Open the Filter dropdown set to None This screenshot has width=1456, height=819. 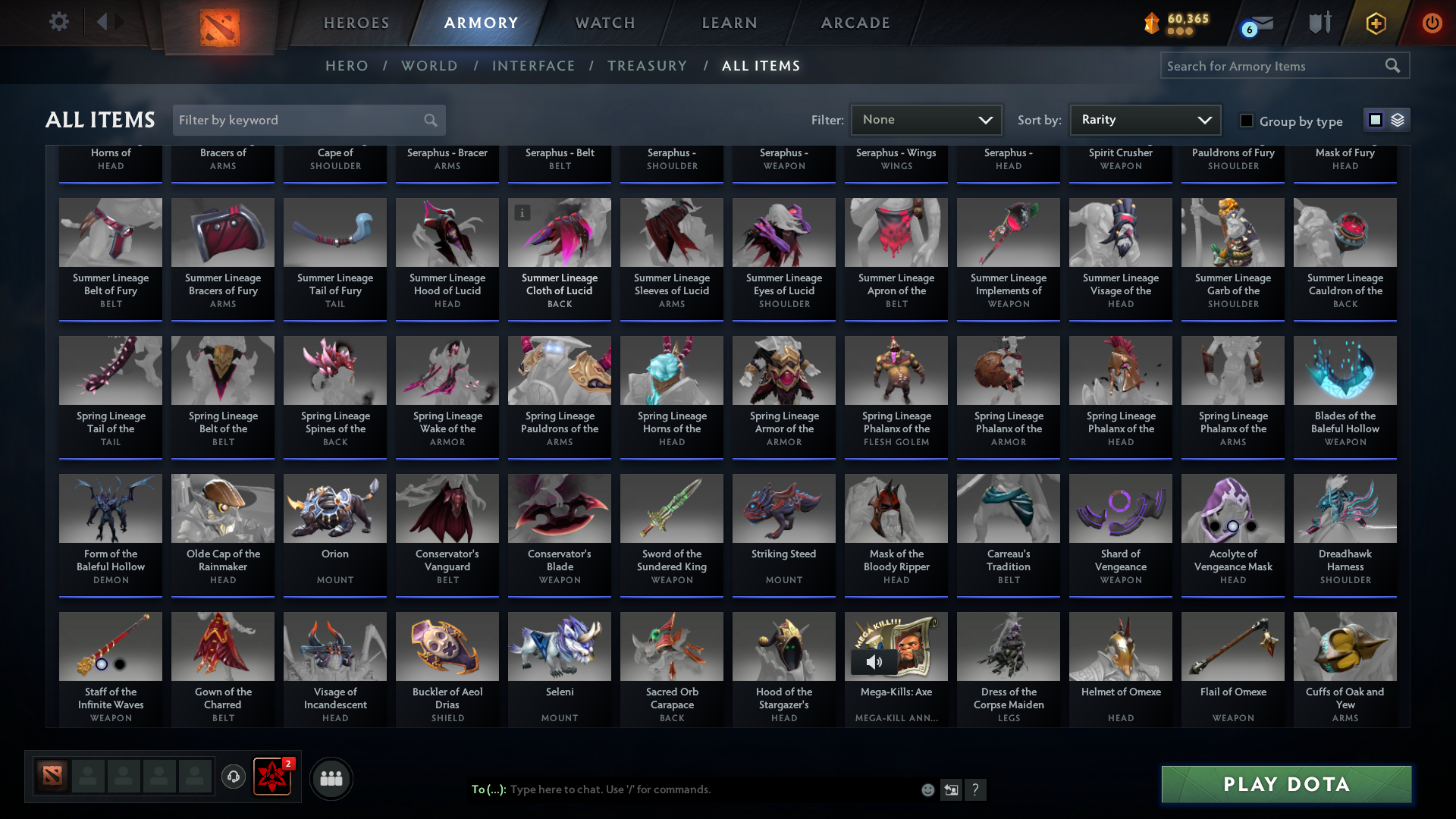pyautogui.click(x=926, y=120)
